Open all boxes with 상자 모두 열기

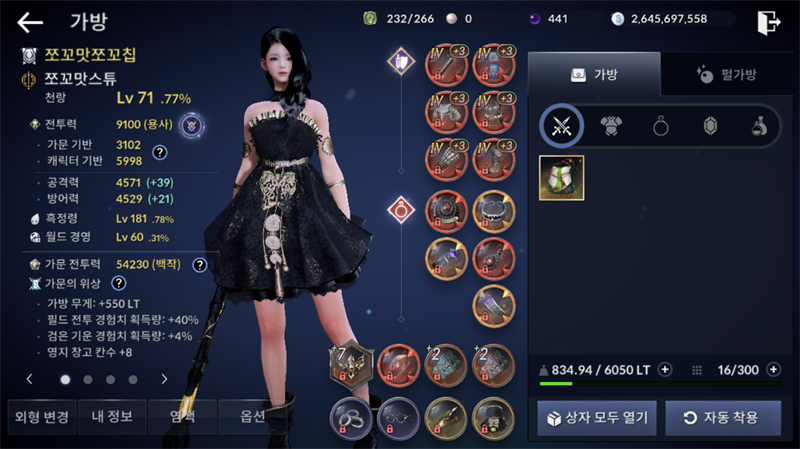[596, 417]
